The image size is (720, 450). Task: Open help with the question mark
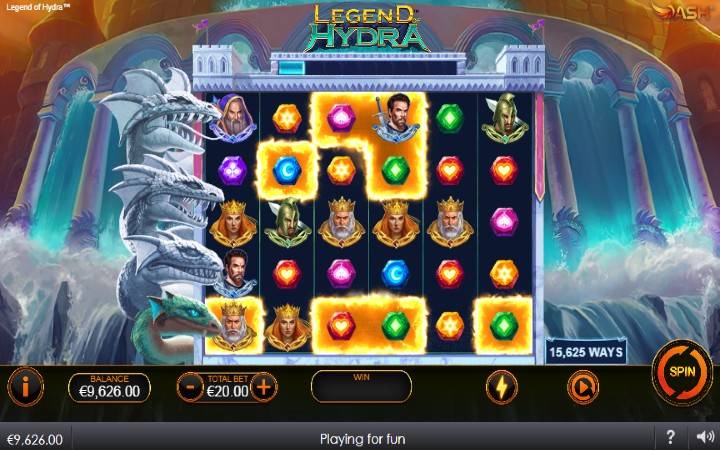(671, 438)
